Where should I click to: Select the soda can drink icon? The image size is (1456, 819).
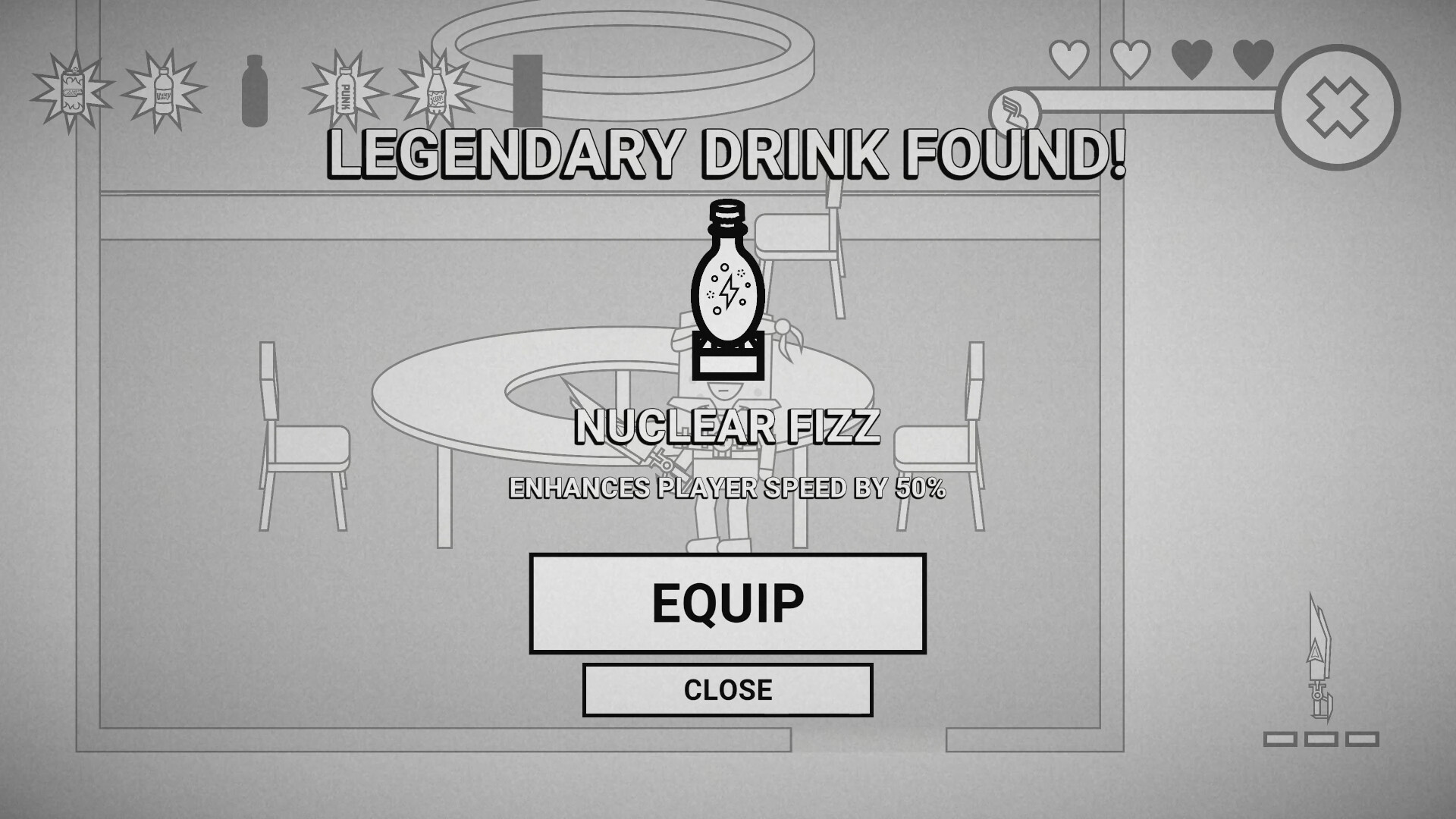coord(74,91)
